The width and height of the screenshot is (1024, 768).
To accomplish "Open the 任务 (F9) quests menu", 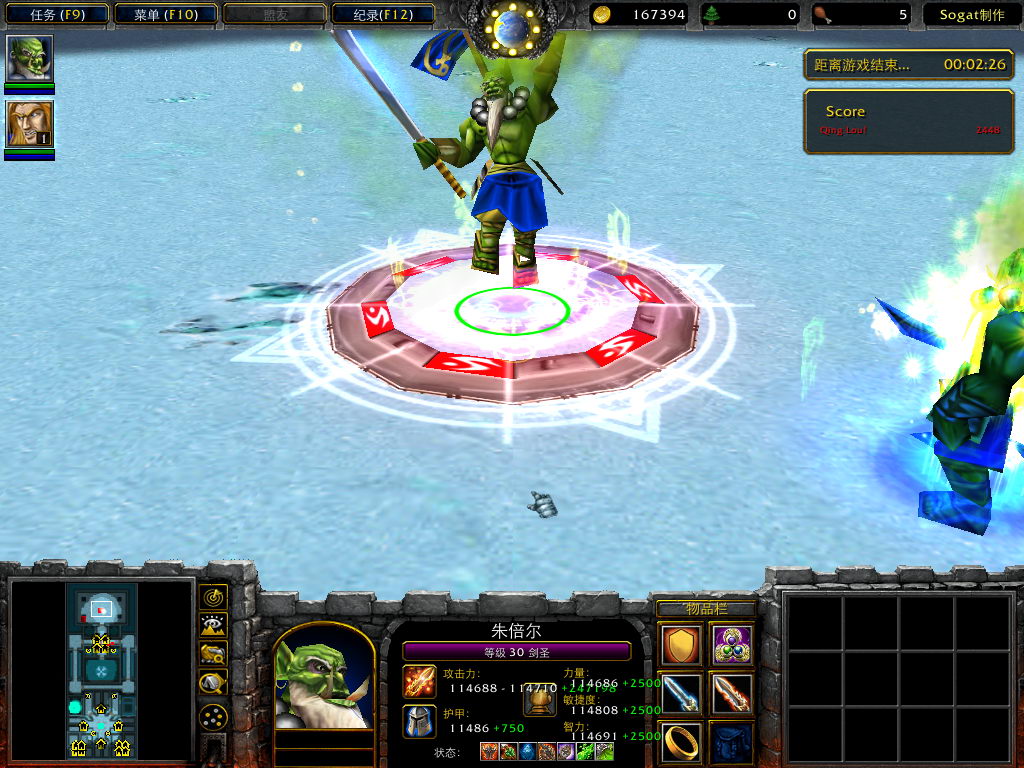I will point(56,14).
